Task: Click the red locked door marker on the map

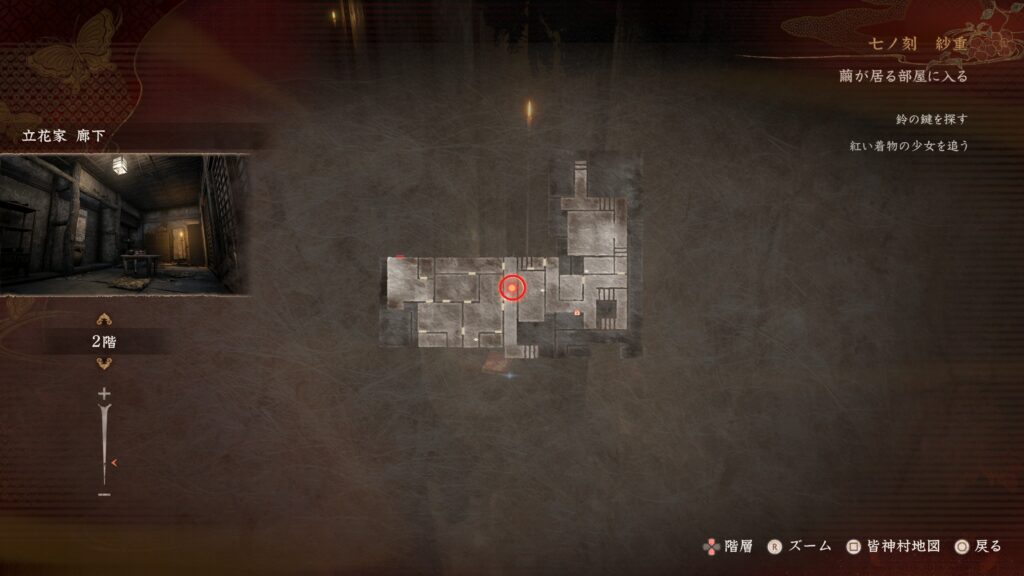Action: [x=577, y=313]
